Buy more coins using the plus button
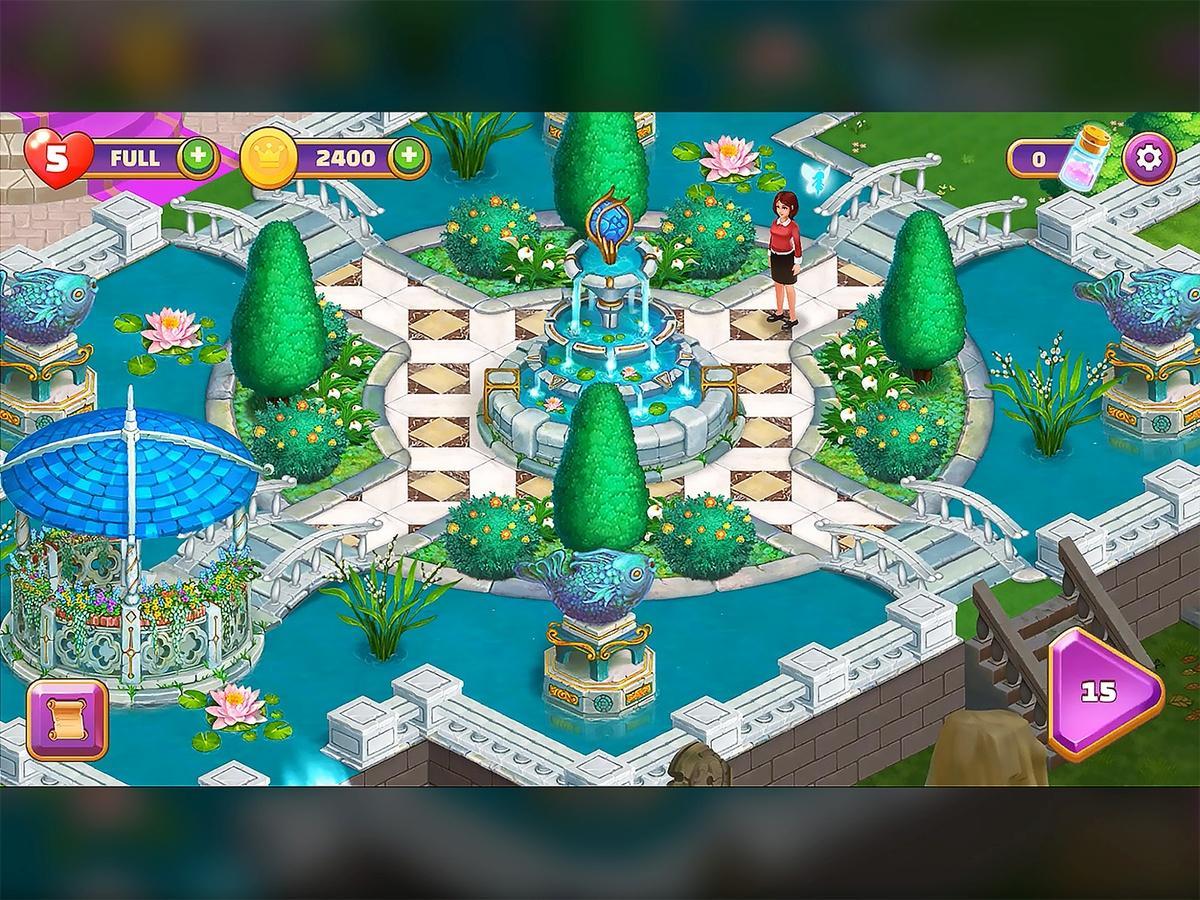 408,157
